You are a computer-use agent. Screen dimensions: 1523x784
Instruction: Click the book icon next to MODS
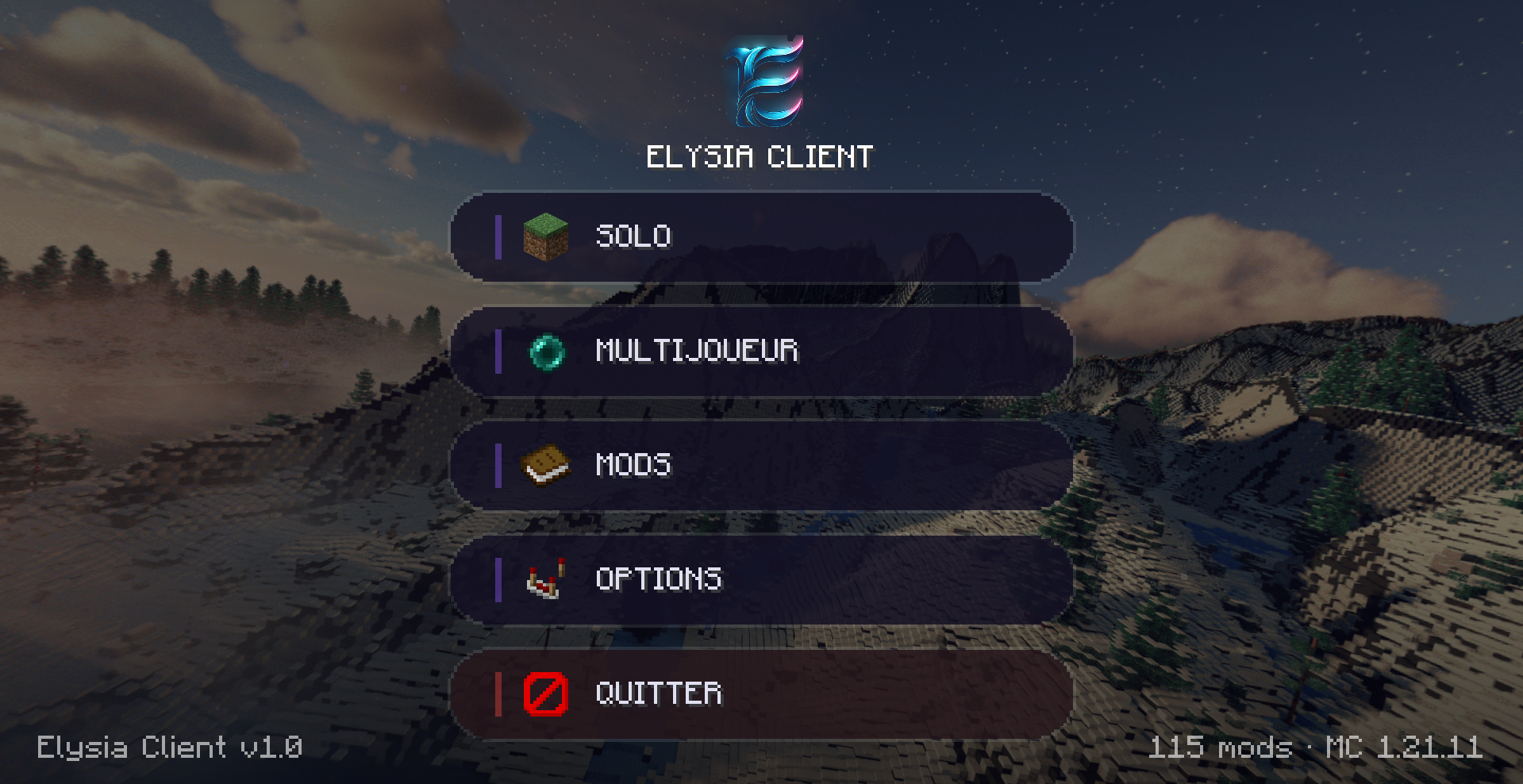(544, 465)
